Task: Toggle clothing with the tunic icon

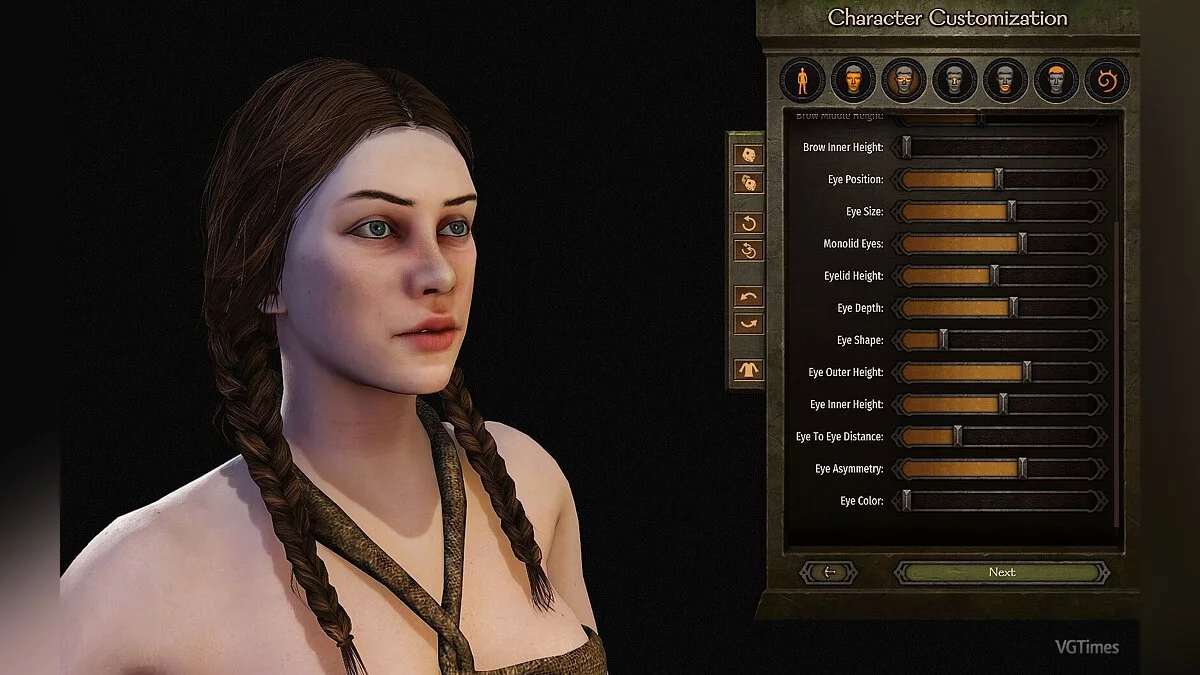Action: point(749,369)
